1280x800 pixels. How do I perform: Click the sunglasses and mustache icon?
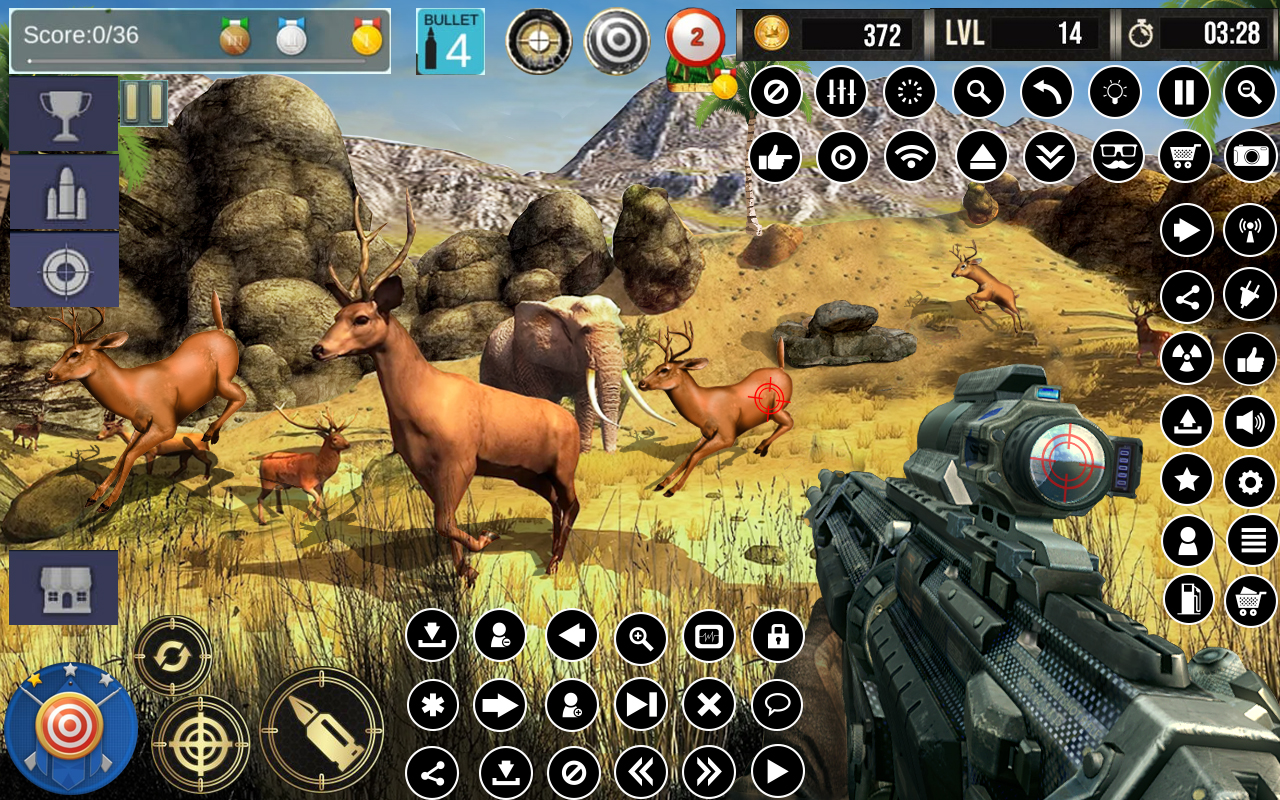[x=1117, y=156]
